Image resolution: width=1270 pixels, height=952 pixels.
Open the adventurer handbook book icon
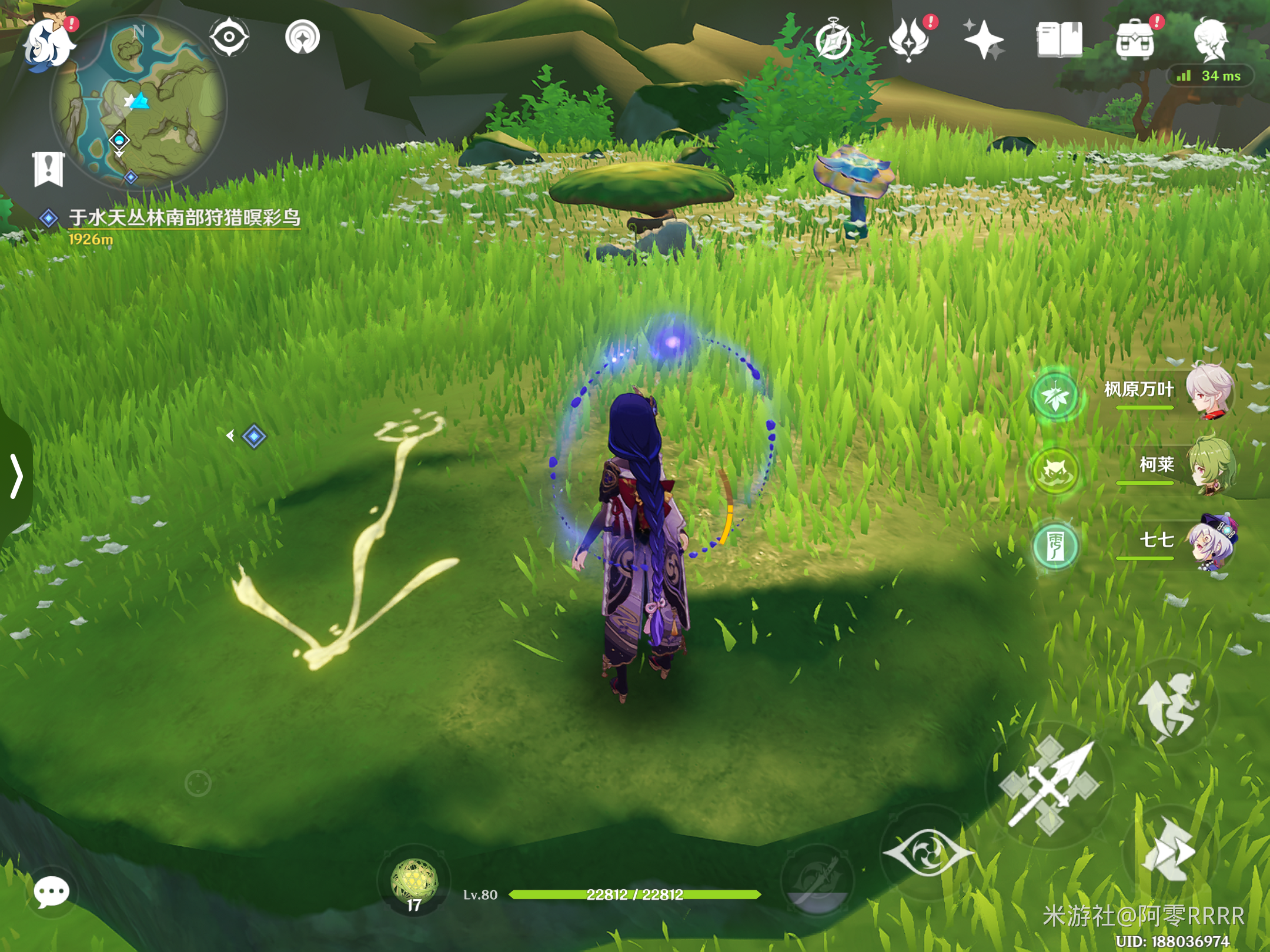click(x=1059, y=40)
